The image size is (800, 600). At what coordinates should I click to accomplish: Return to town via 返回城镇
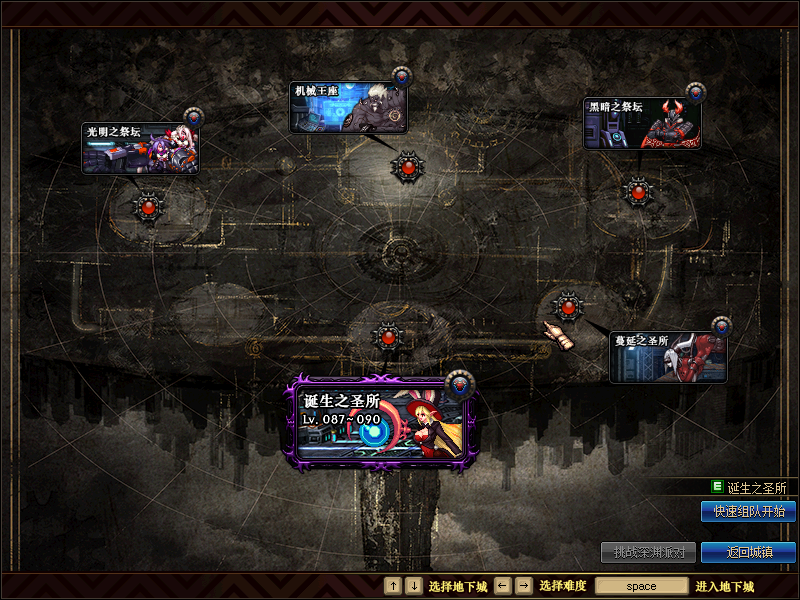pos(748,552)
